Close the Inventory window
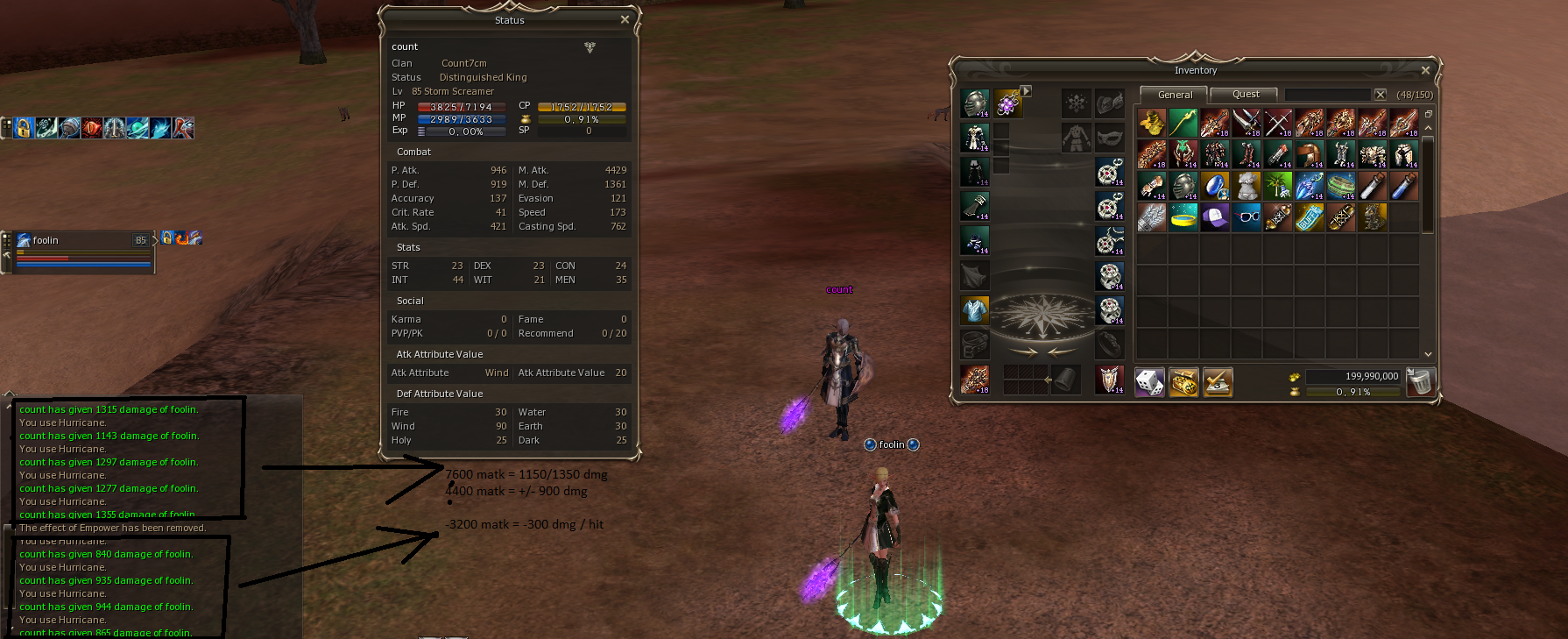Viewport: 1568px width, 639px height. (1425, 71)
